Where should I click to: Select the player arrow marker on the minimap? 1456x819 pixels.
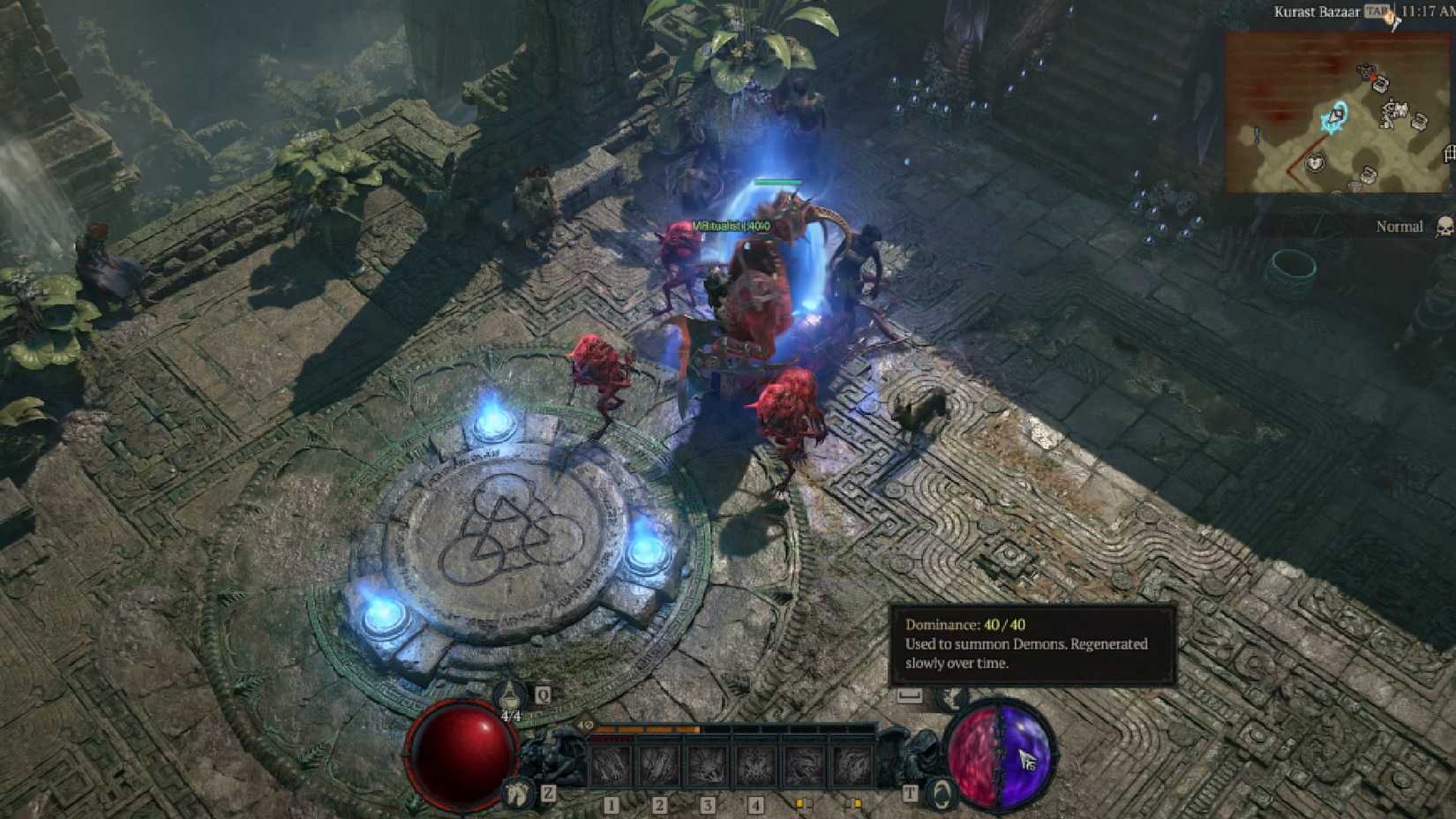[1336, 117]
